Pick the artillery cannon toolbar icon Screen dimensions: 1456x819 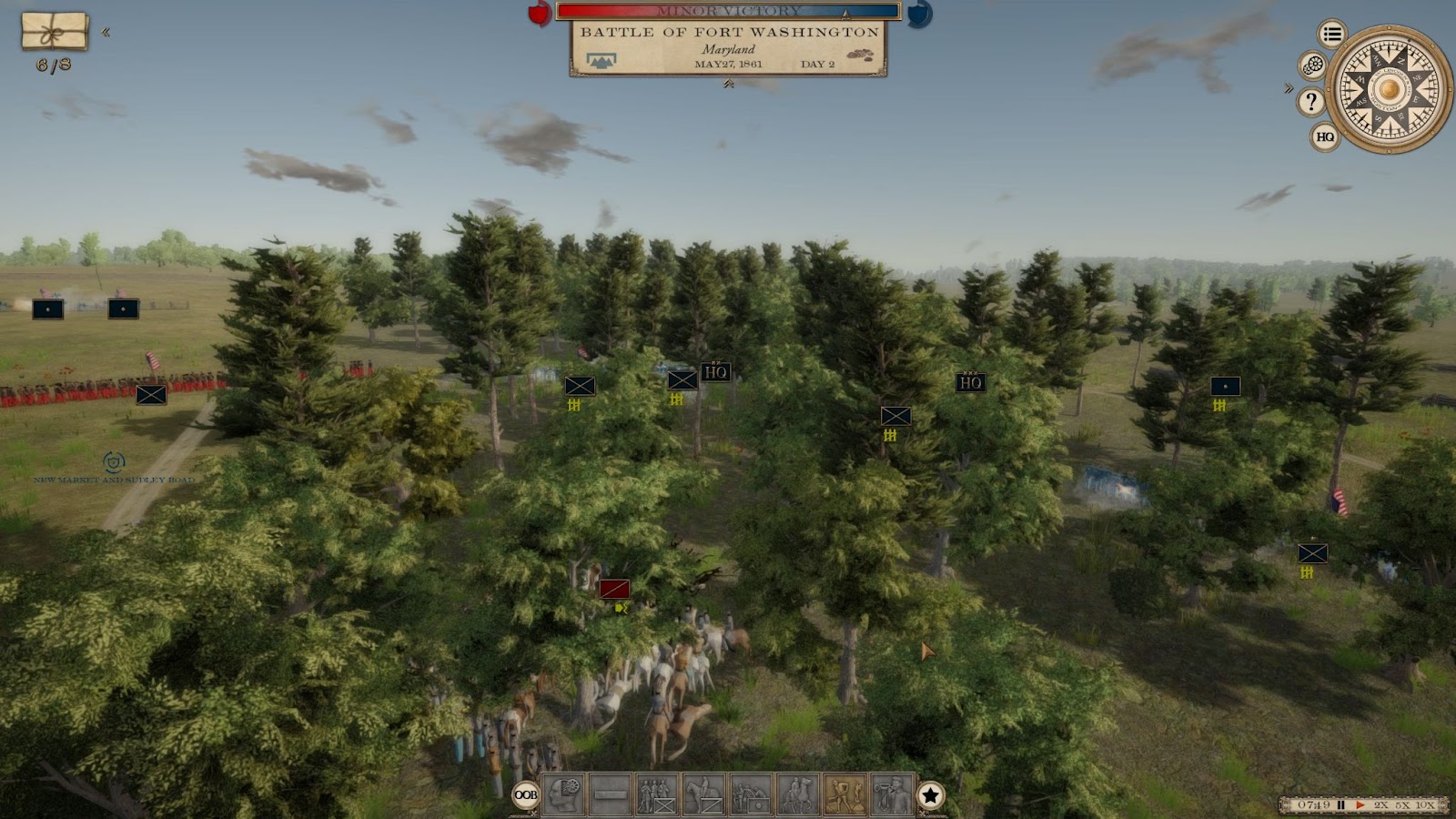(751, 794)
